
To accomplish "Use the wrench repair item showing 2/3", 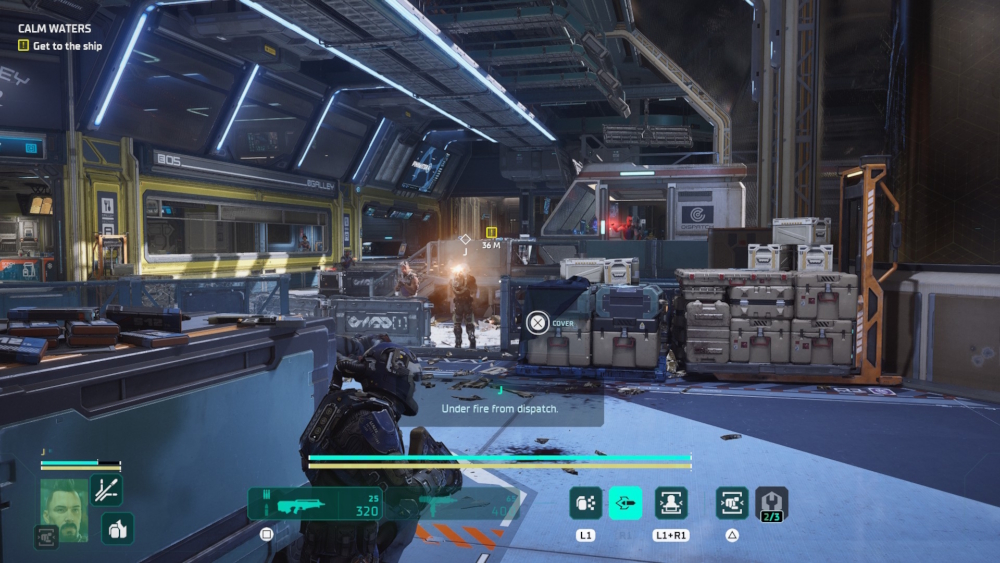I will pyautogui.click(x=771, y=503).
